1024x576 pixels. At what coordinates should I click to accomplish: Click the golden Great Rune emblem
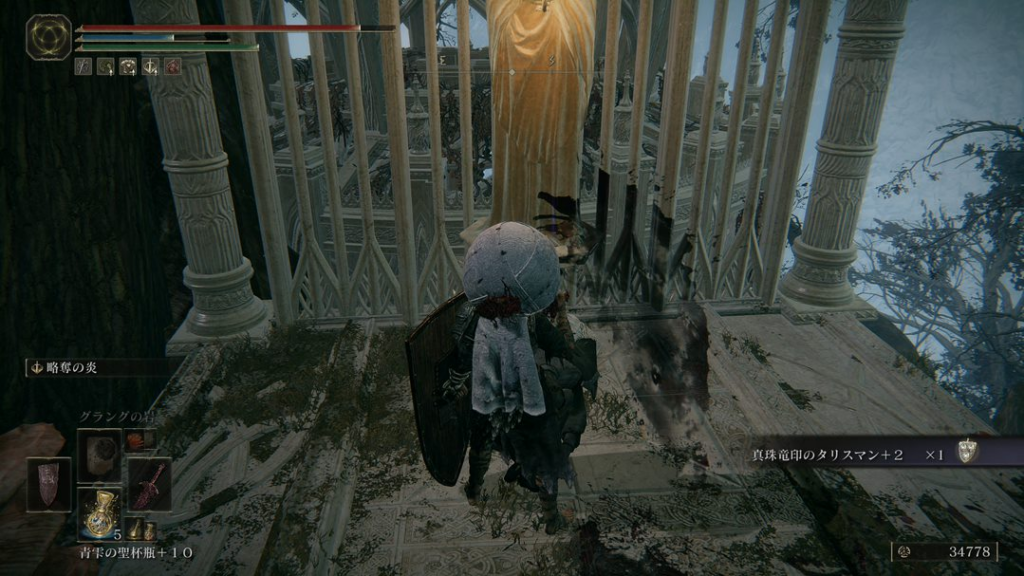[x=48, y=38]
